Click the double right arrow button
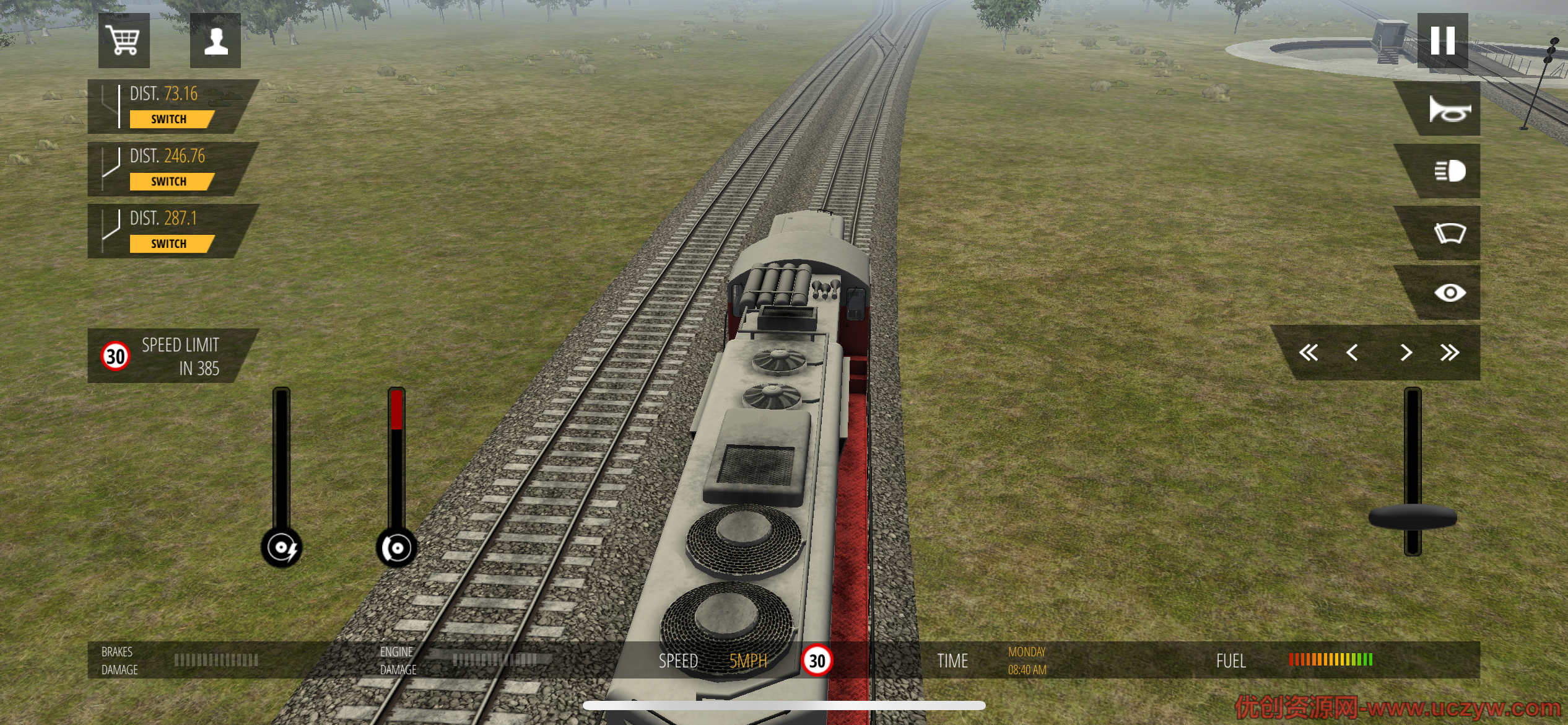This screenshot has height=725, width=1568. click(1450, 353)
